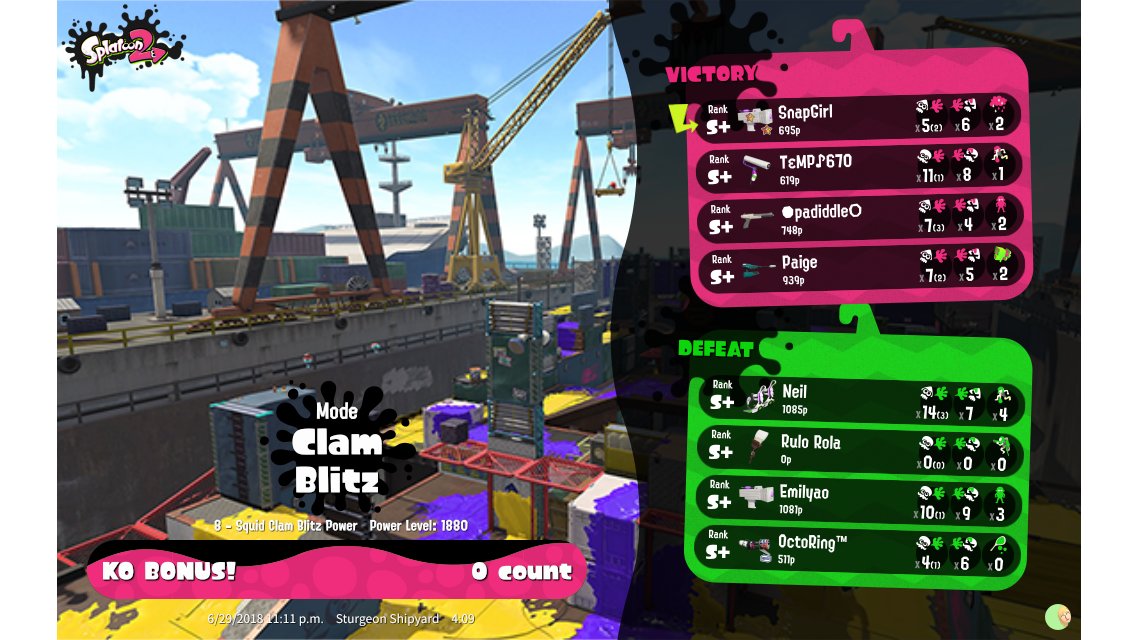Click the Splatoon 2 logo

pyautogui.click(x=123, y=45)
